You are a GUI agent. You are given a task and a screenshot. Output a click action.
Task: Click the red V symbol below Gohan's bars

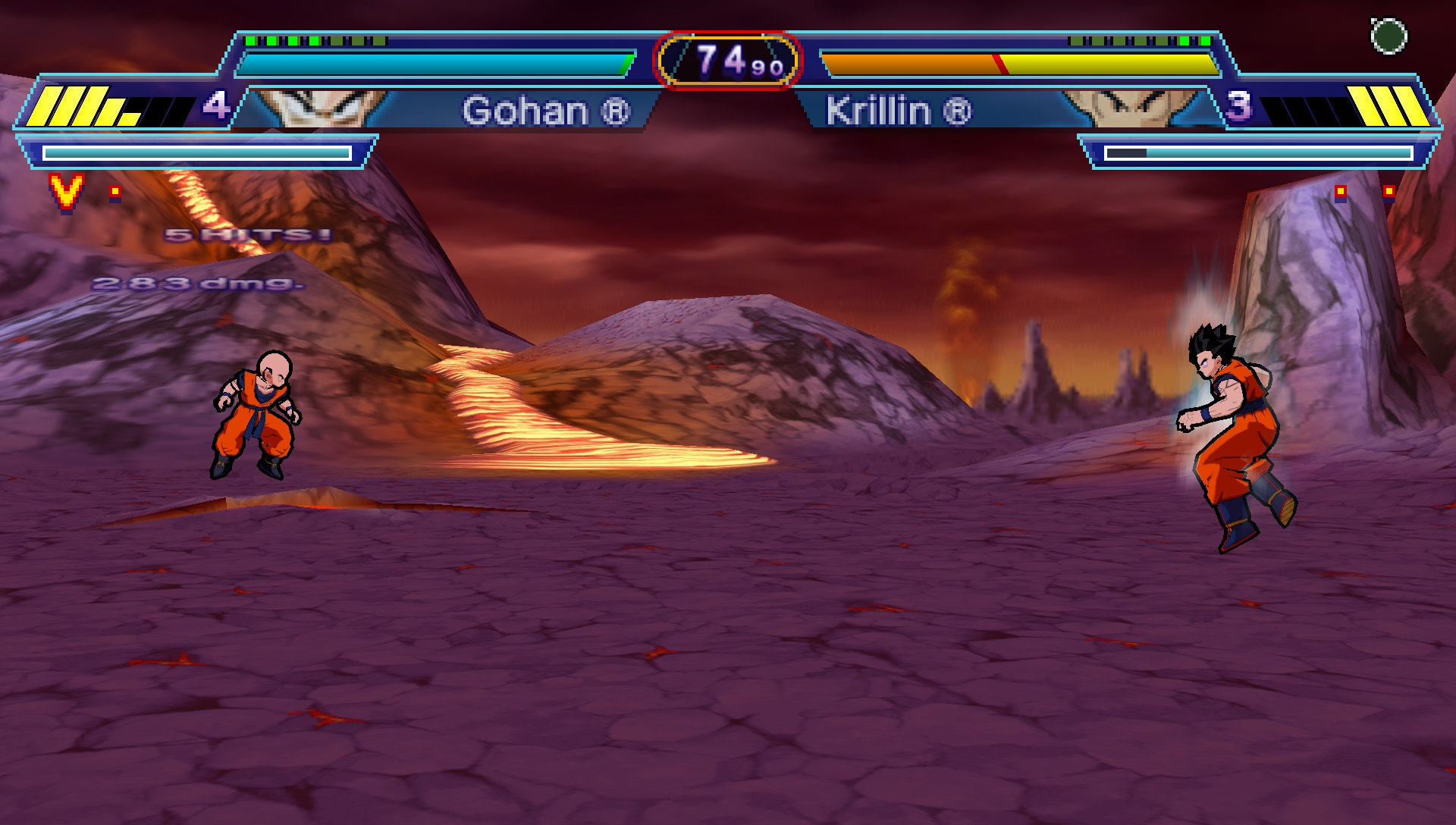click(64, 192)
